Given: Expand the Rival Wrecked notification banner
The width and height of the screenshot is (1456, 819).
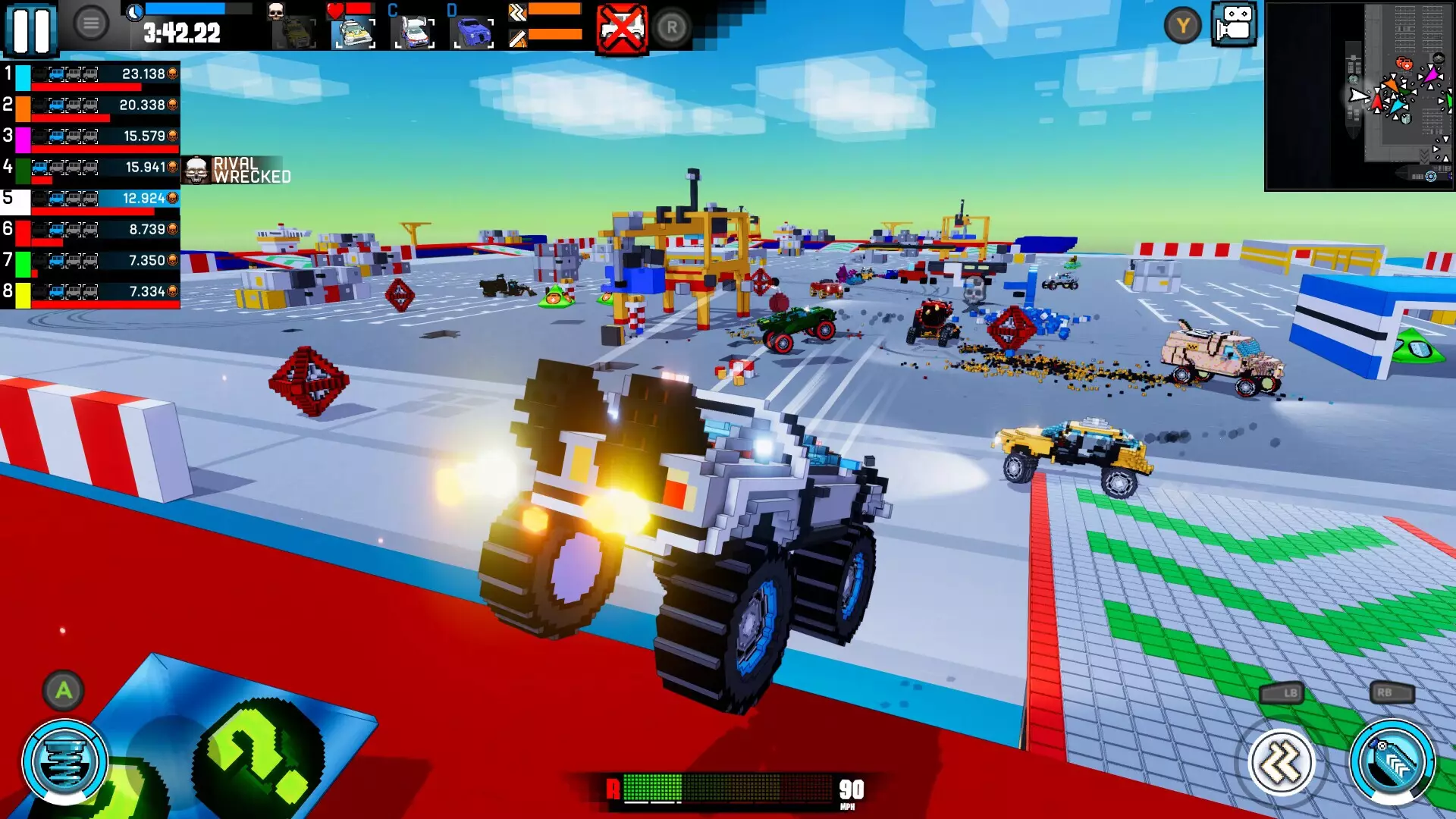Looking at the screenshot, I should [x=235, y=168].
